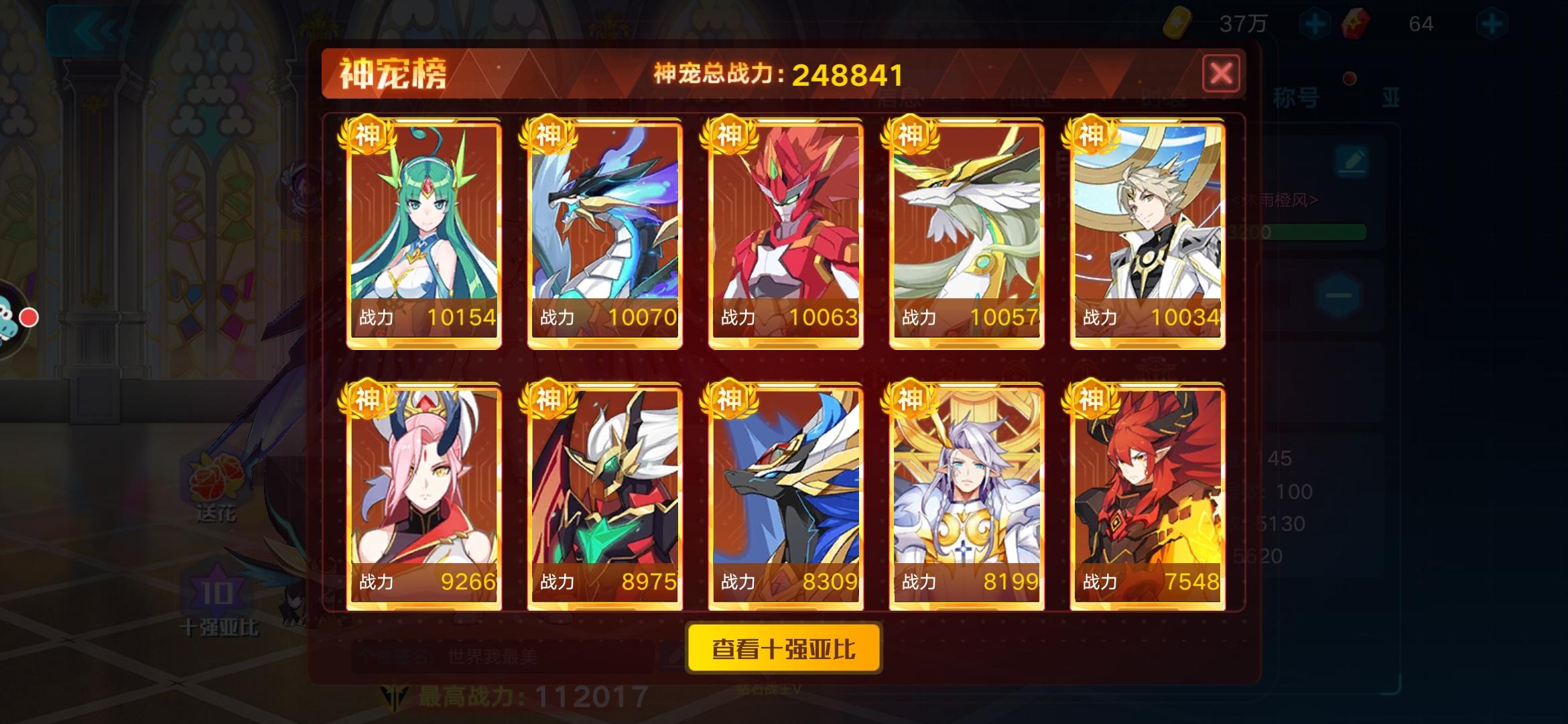Click the red notification dot near 称号 tab

point(1352,77)
